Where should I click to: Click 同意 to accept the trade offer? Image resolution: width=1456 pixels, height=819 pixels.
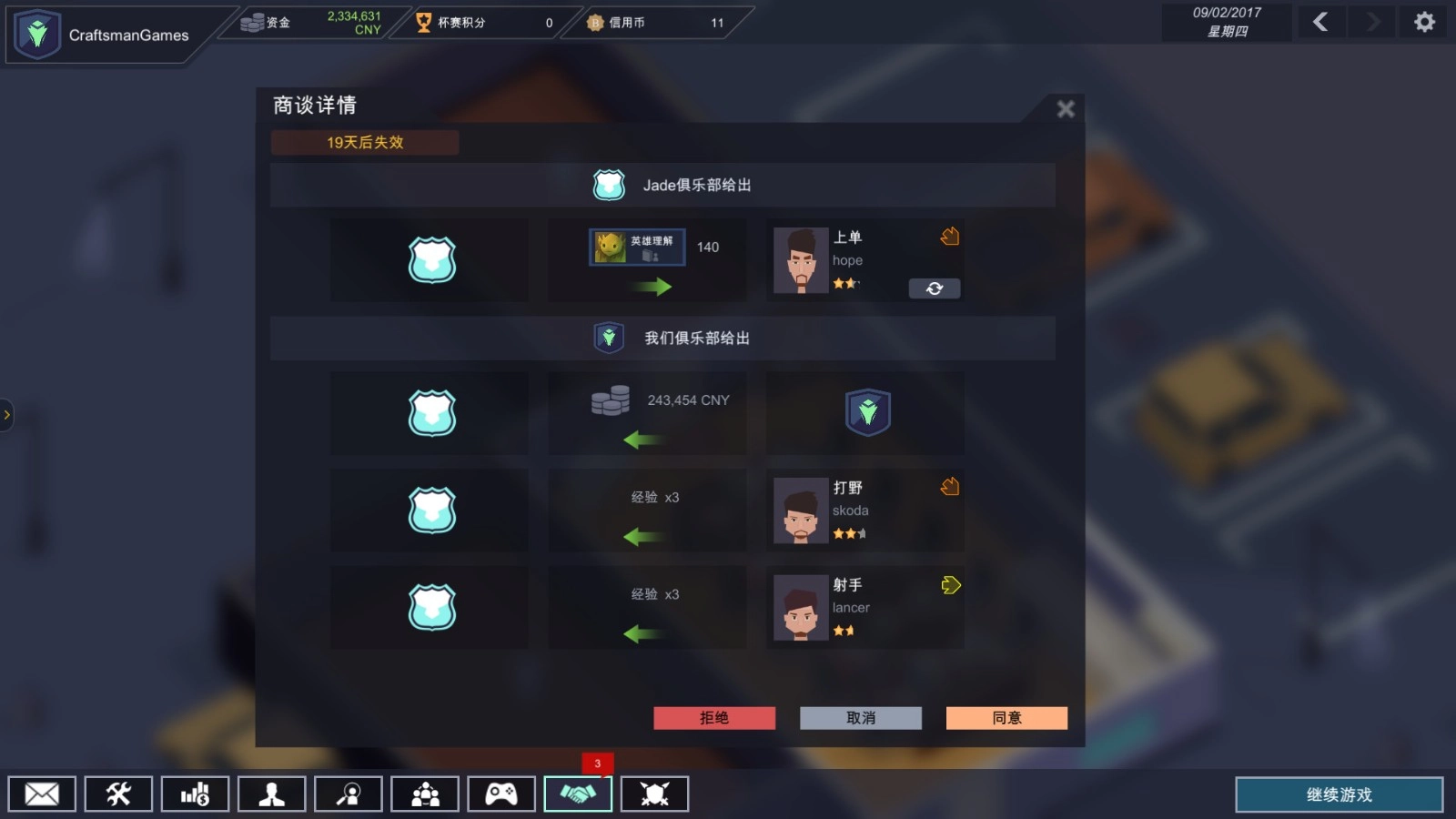[x=1006, y=718]
